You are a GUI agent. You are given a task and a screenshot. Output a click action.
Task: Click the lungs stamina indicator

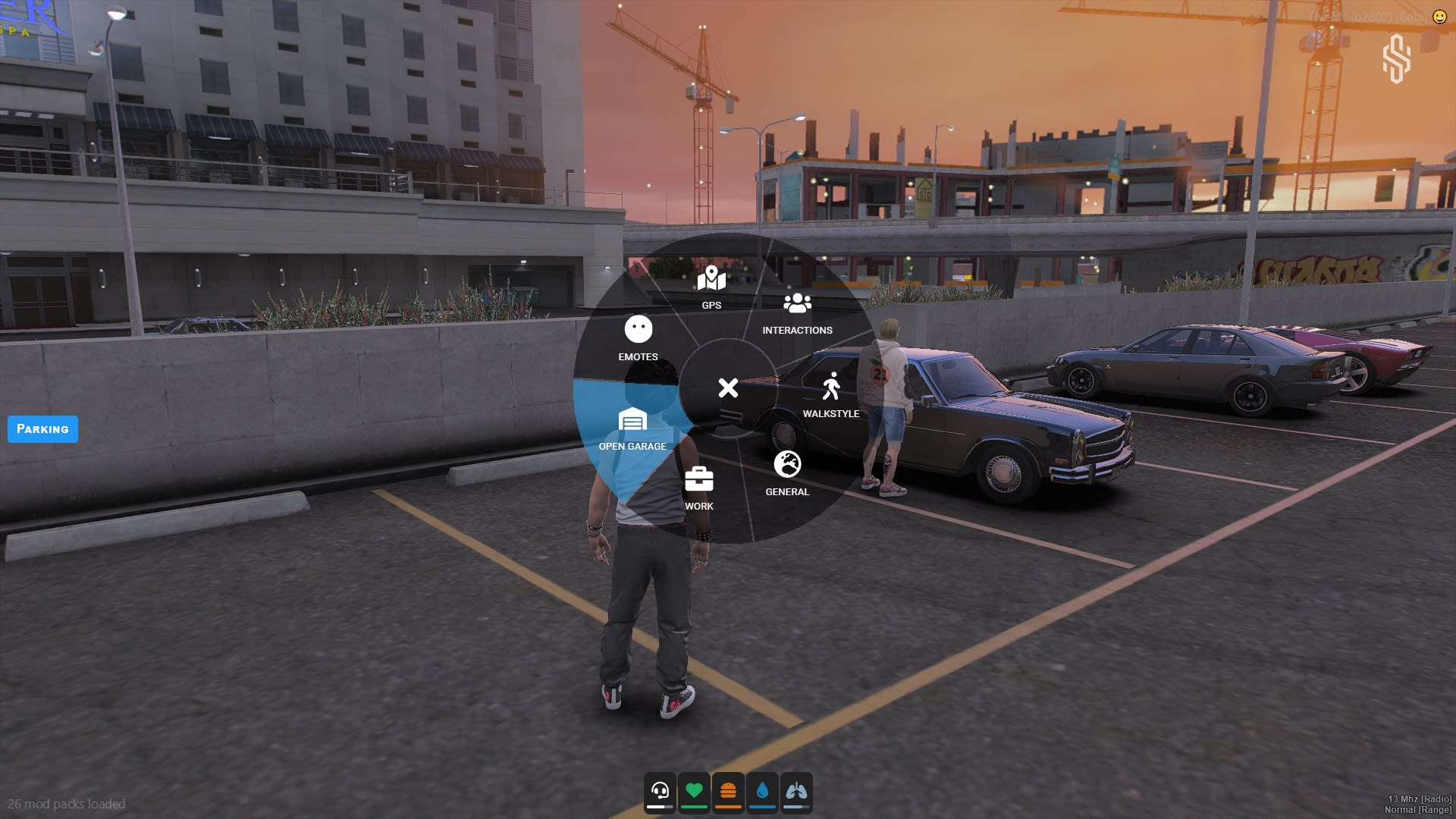point(795,791)
